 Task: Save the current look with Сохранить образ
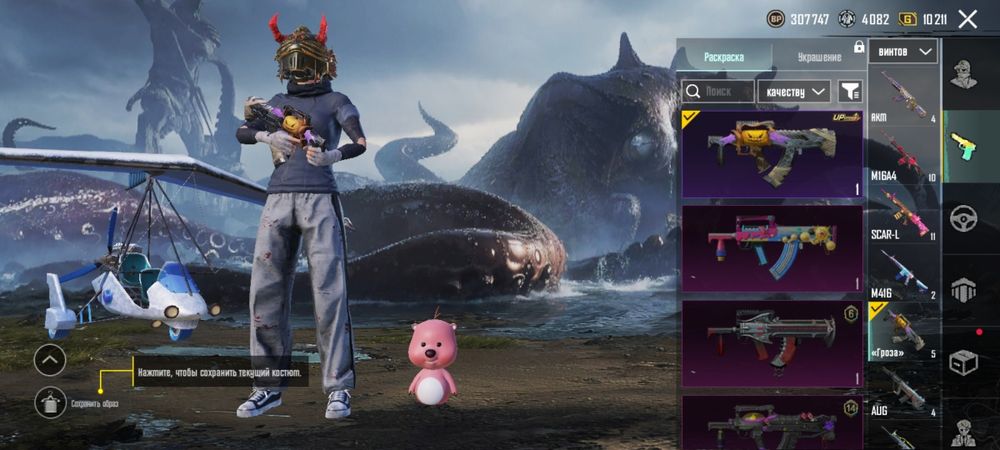[50, 402]
